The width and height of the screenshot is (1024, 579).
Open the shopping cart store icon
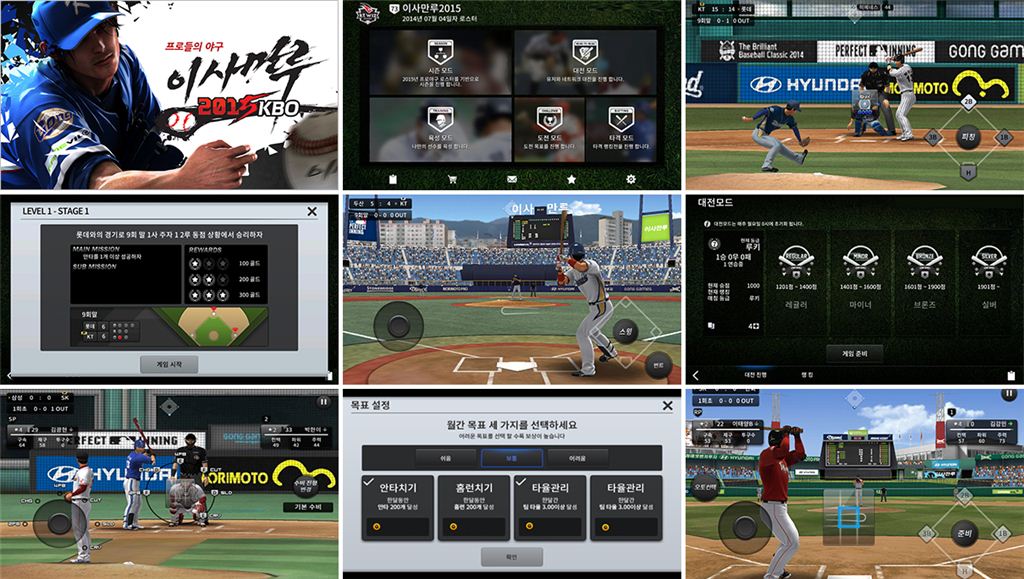[452, 179]
